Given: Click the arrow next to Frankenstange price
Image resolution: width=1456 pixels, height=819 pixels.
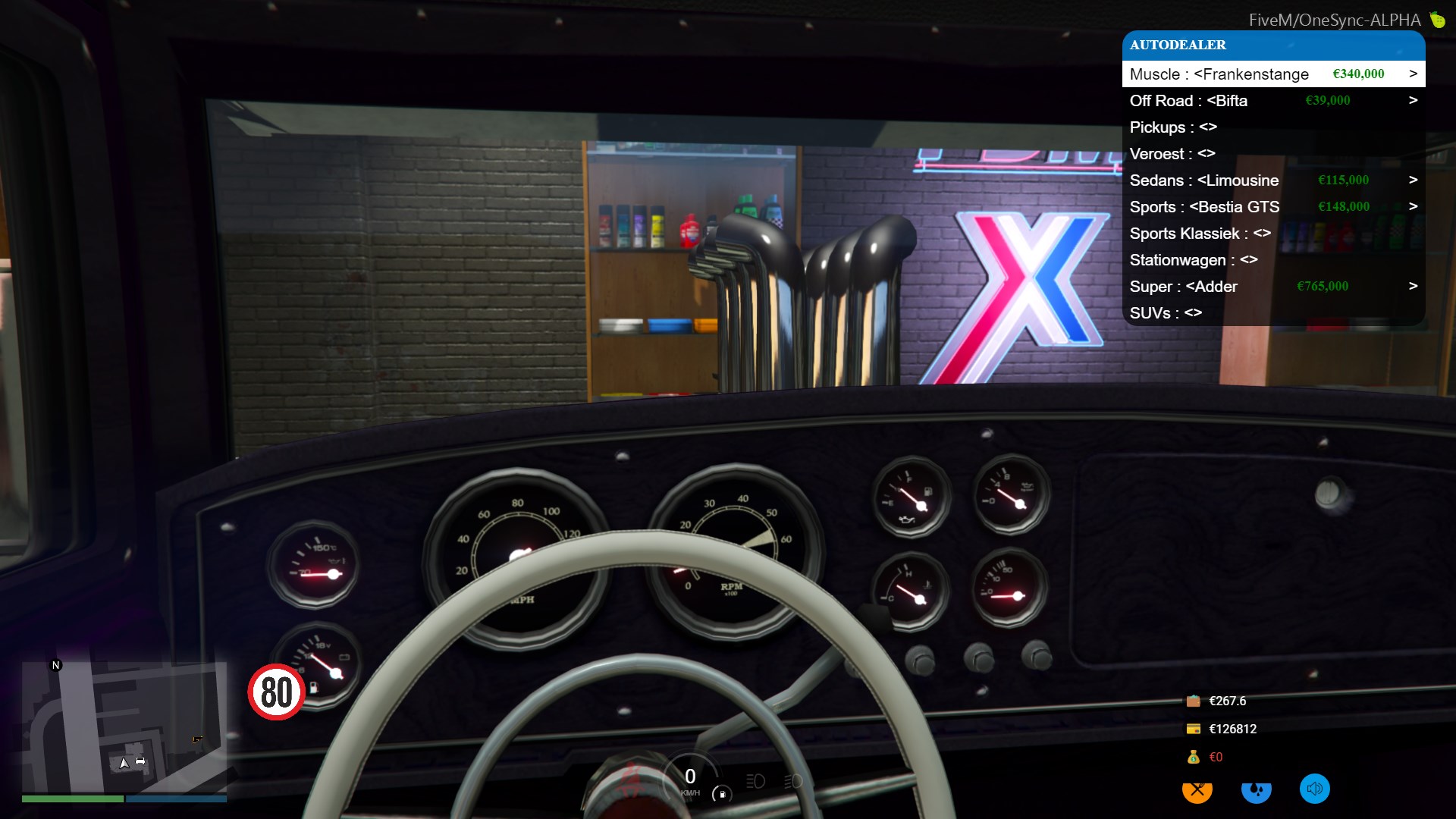Looking at the screenshot, I should pos(1413,74).
